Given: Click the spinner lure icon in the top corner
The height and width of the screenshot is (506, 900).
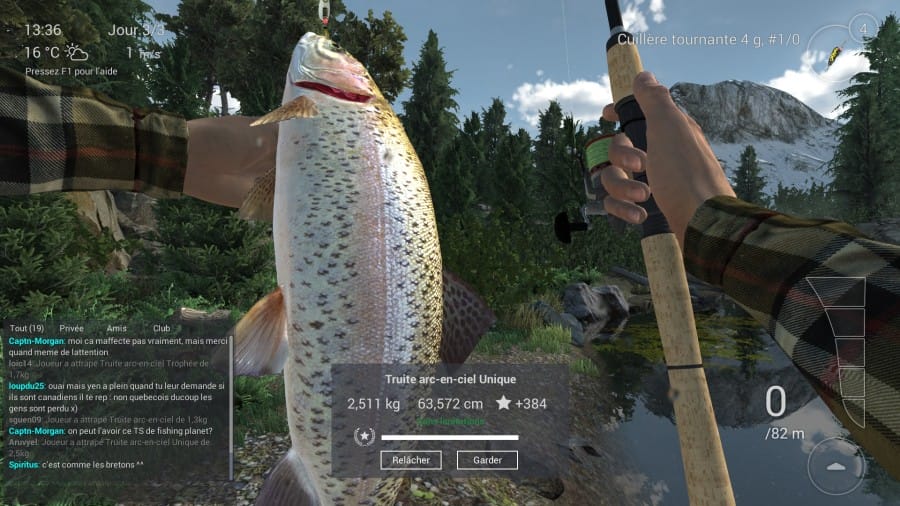Looking at the screenshot, I should [x=834, y=52].
